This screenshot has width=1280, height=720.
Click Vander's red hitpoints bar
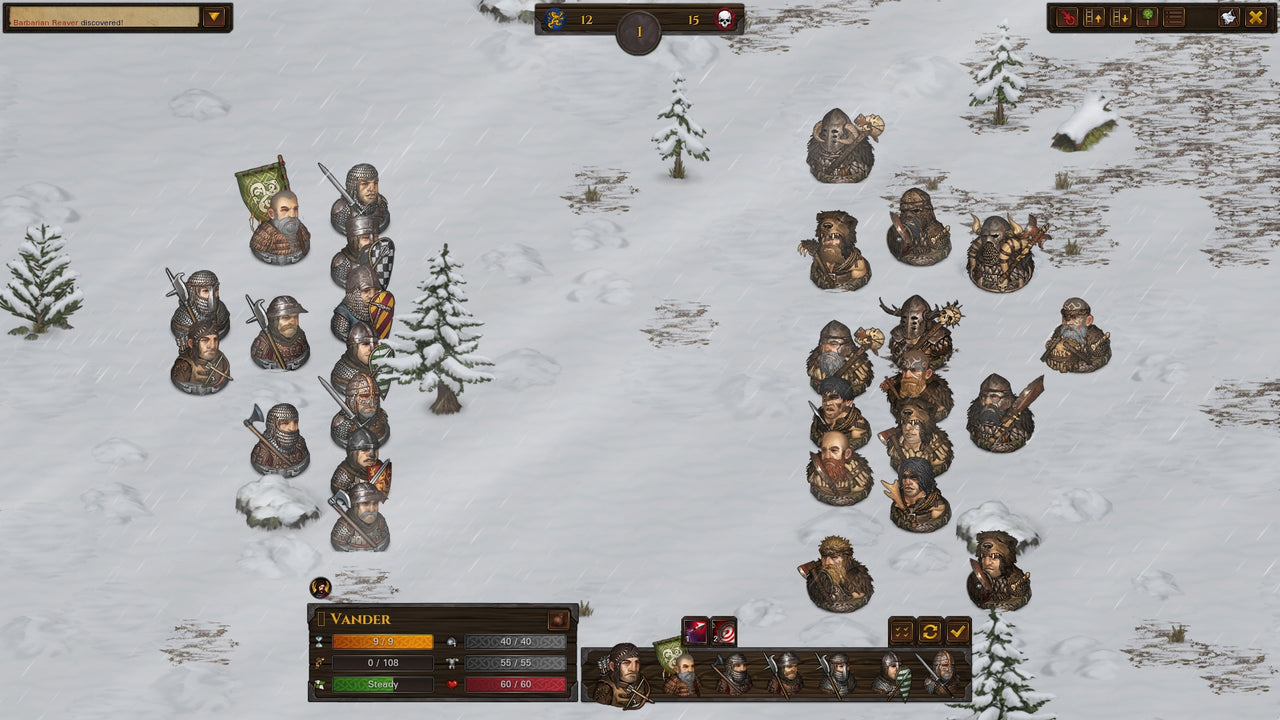pyautogui.click(x=516, y=685)
